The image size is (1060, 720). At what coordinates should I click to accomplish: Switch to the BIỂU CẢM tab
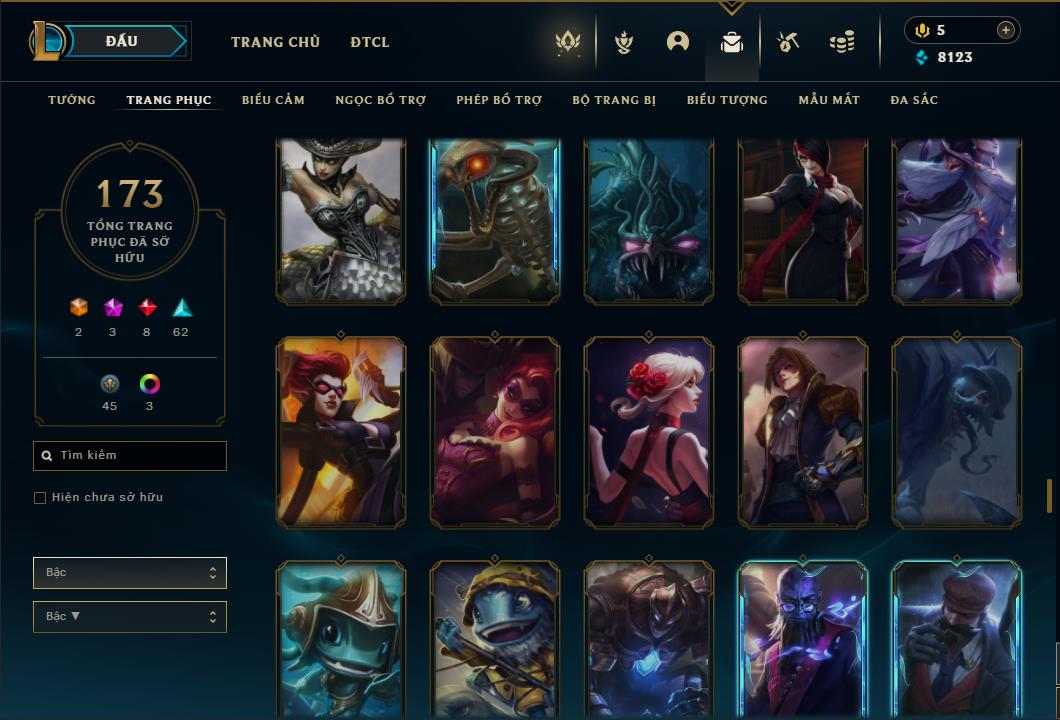(x=273, y=100)
